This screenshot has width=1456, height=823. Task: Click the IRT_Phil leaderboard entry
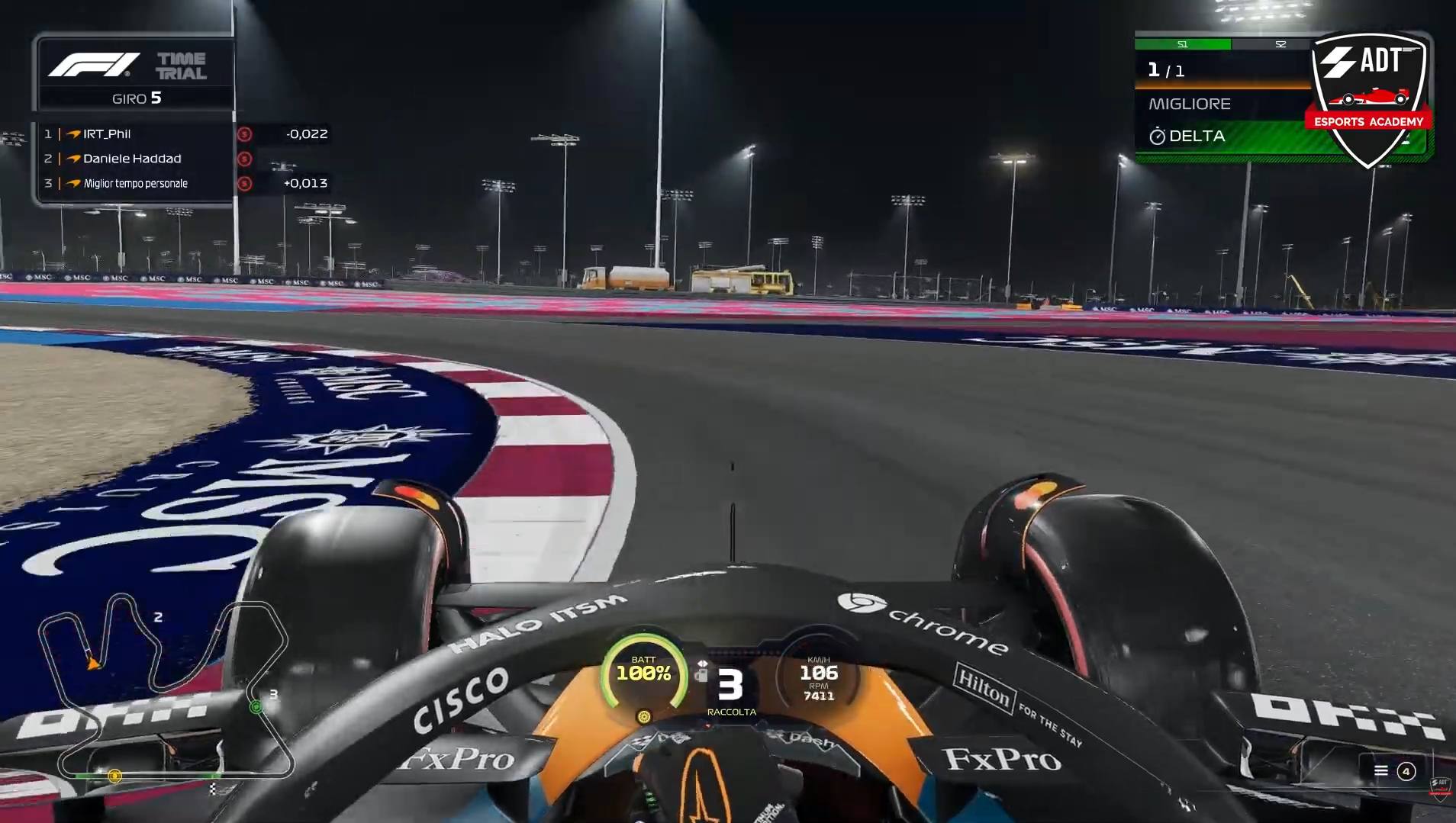point(108,133)
